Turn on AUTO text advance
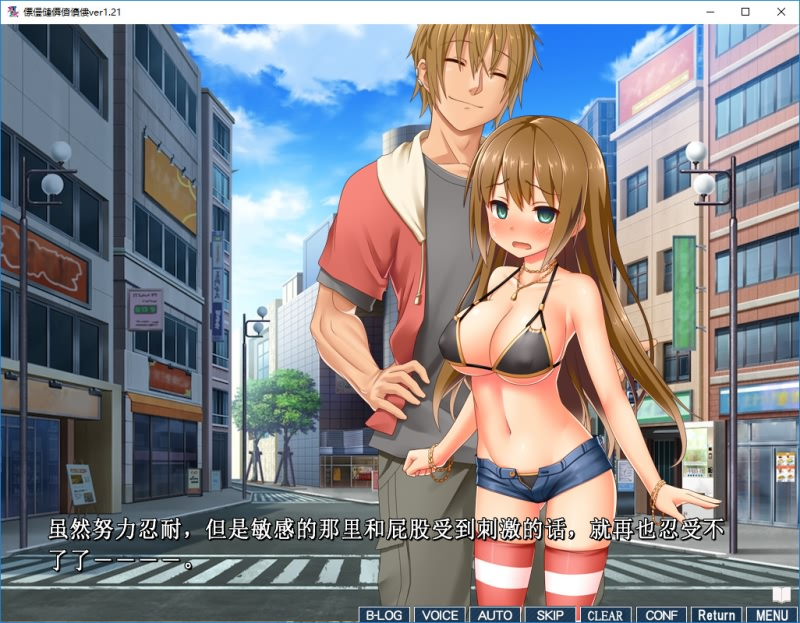The width and height of the screenshot is (800, 623). (x=495, y=615)
